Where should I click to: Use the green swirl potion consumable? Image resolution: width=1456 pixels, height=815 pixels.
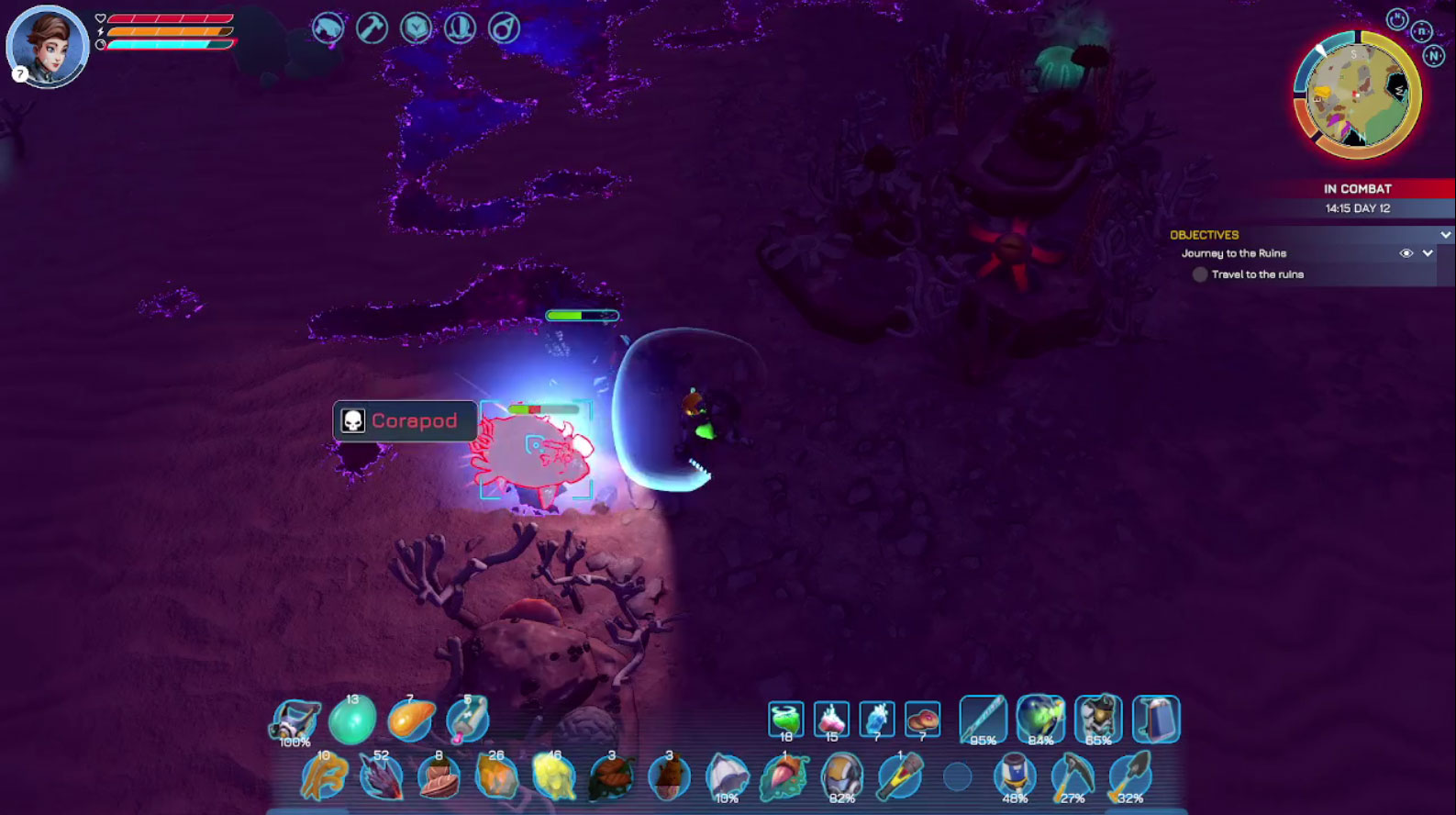[785, 720]
